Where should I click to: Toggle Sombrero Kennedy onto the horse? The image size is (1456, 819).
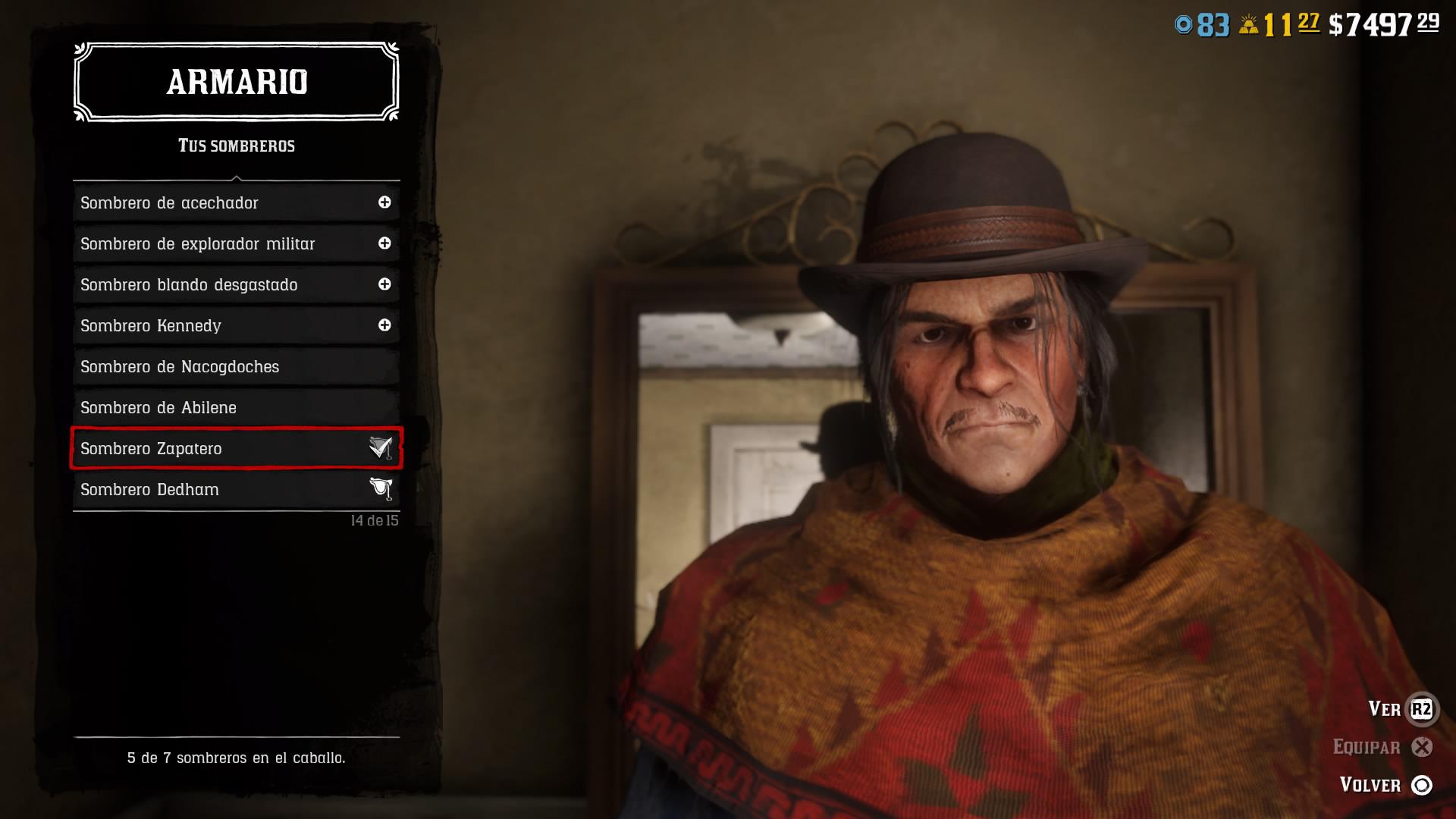(x=386, y=325)
